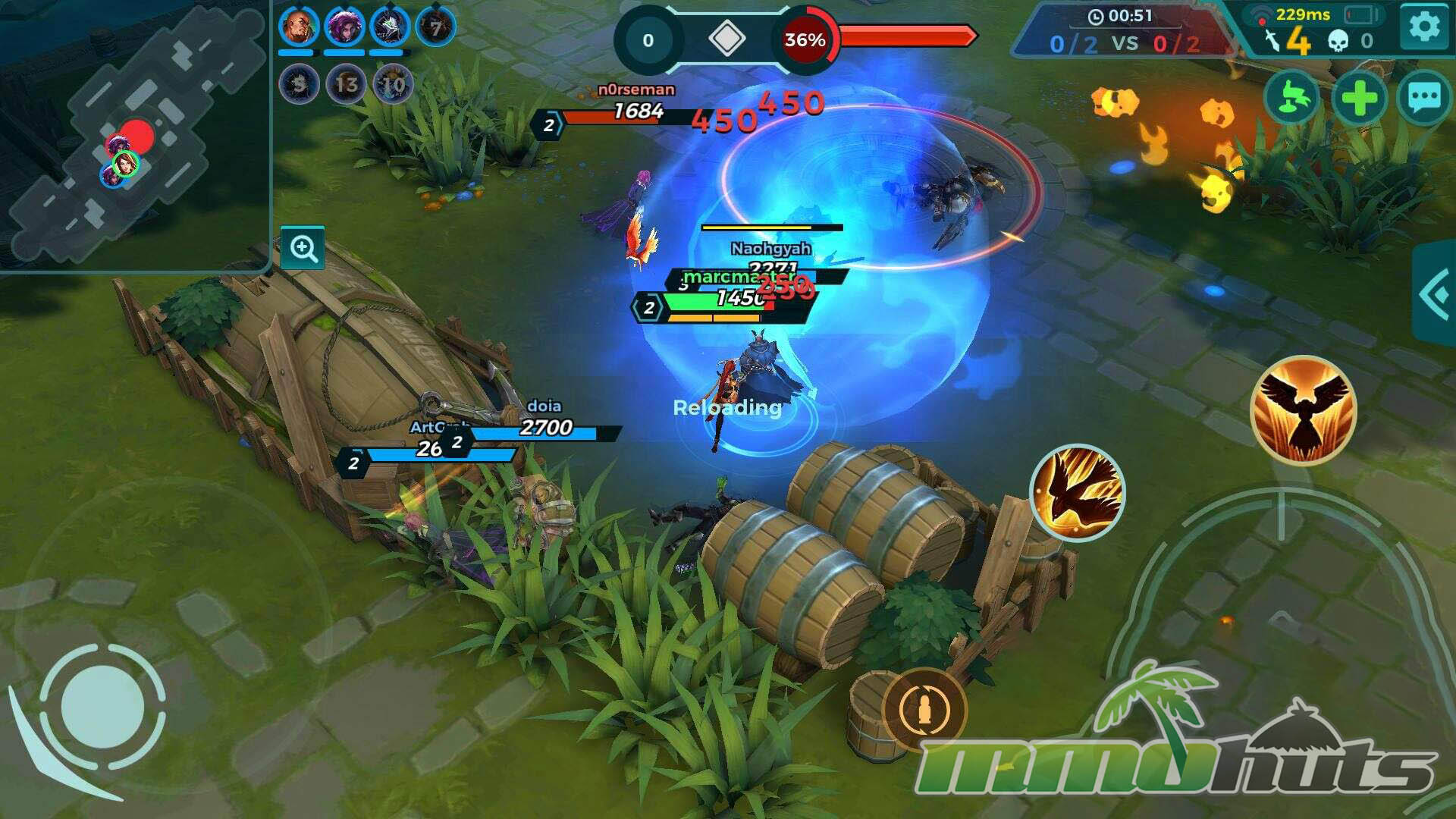The width and height of the screenshot is (1456, 819).
Task: Select the purple-haired teammate portrait
Action: point(344,28)
